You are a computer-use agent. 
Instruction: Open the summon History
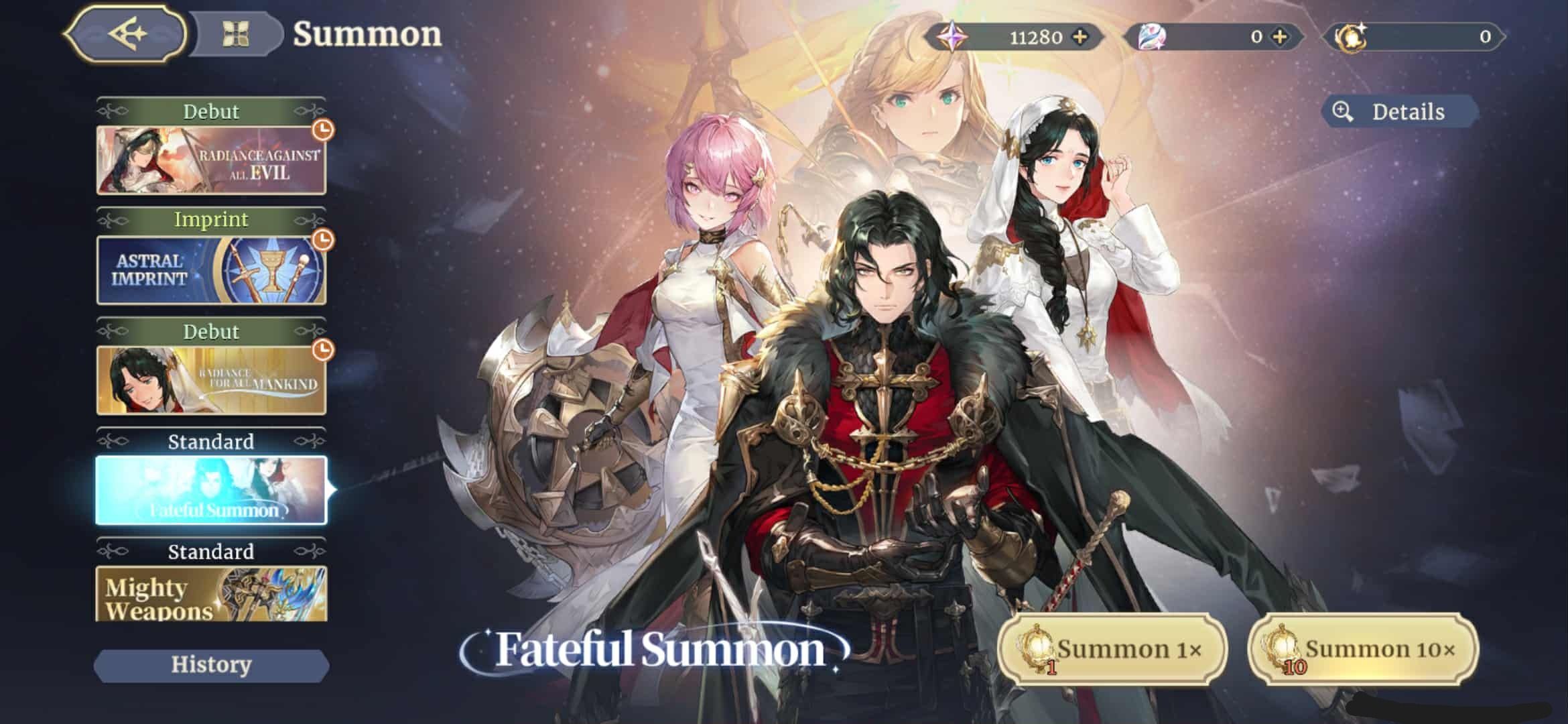coord(210,665)
